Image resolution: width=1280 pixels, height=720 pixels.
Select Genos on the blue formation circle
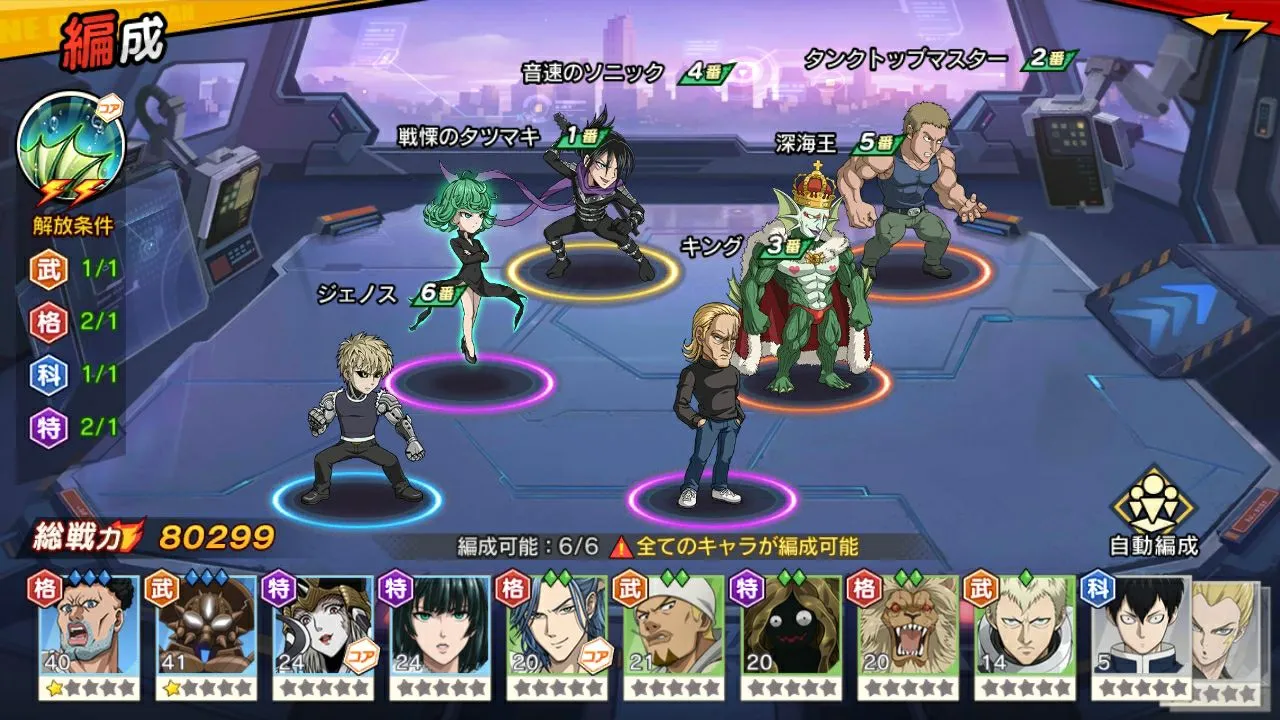pos(362,420)
